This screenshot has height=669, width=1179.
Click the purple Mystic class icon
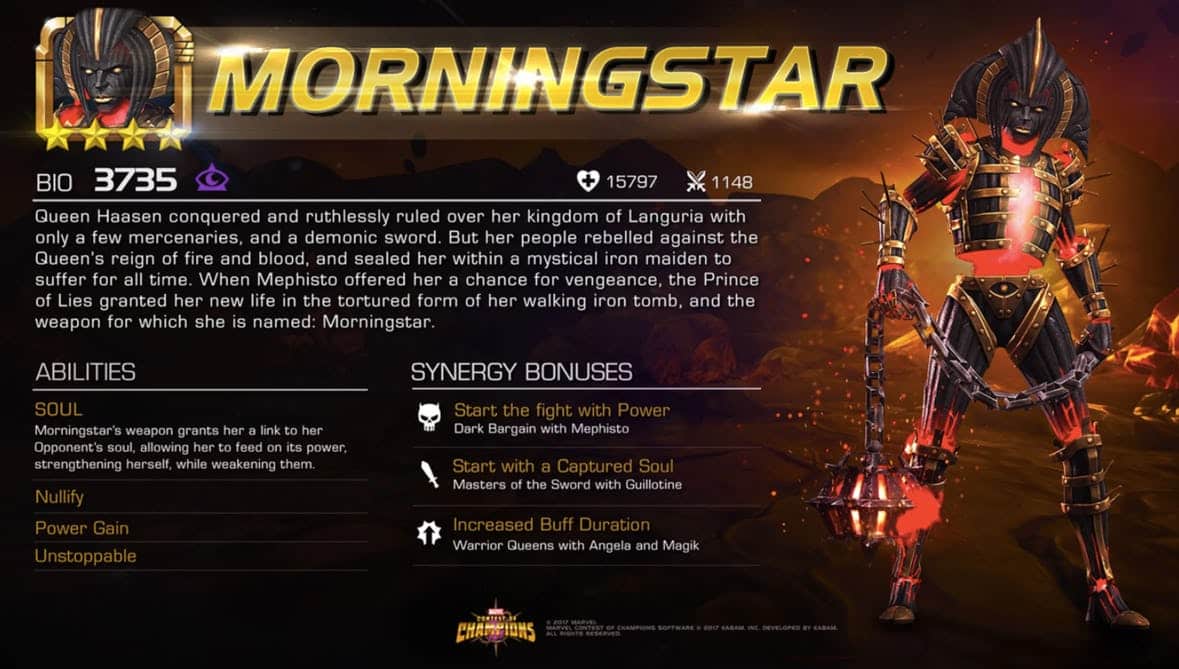point(212,180)
